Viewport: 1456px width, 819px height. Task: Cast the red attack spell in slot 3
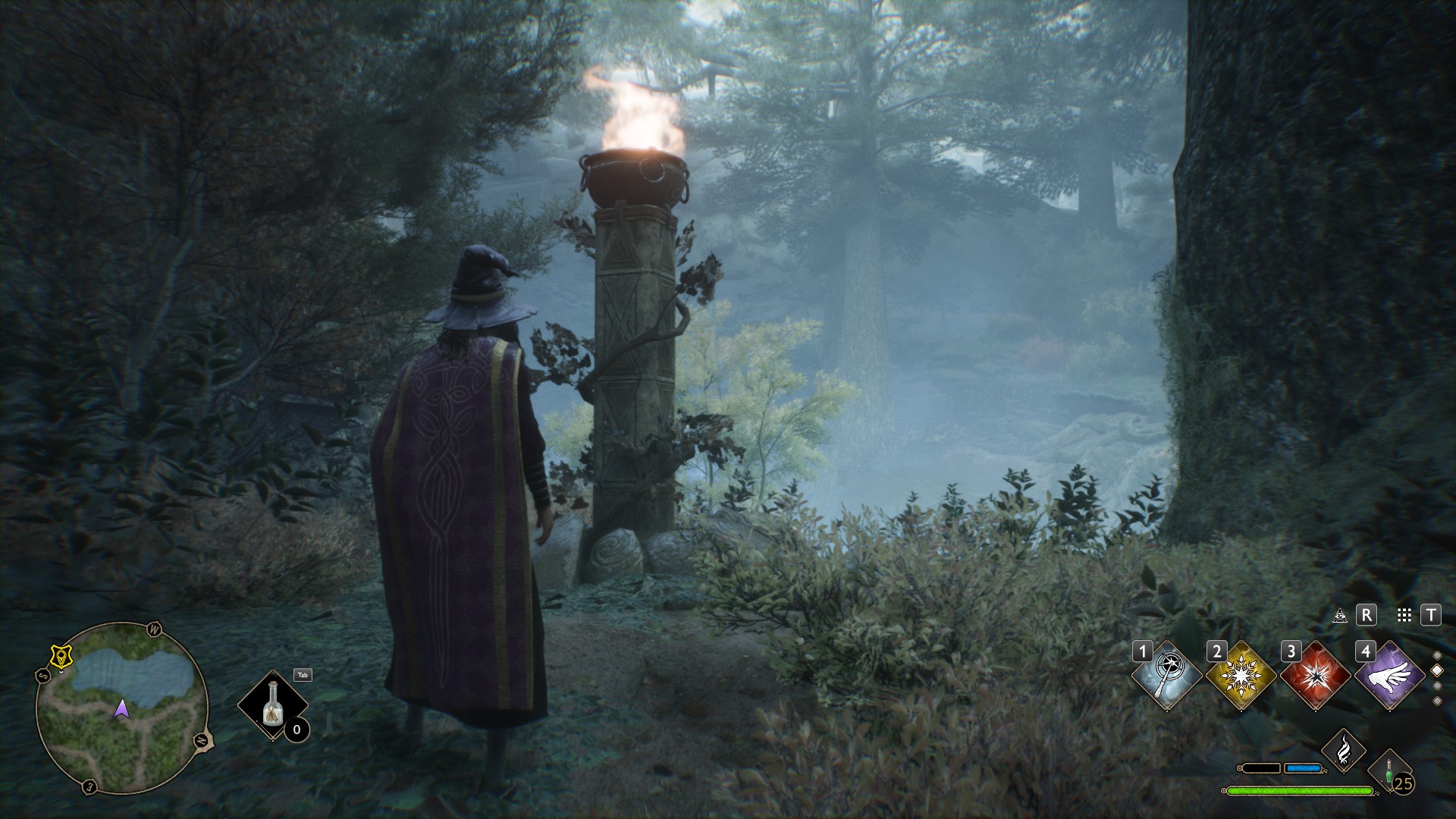[x=1316, y=675]
